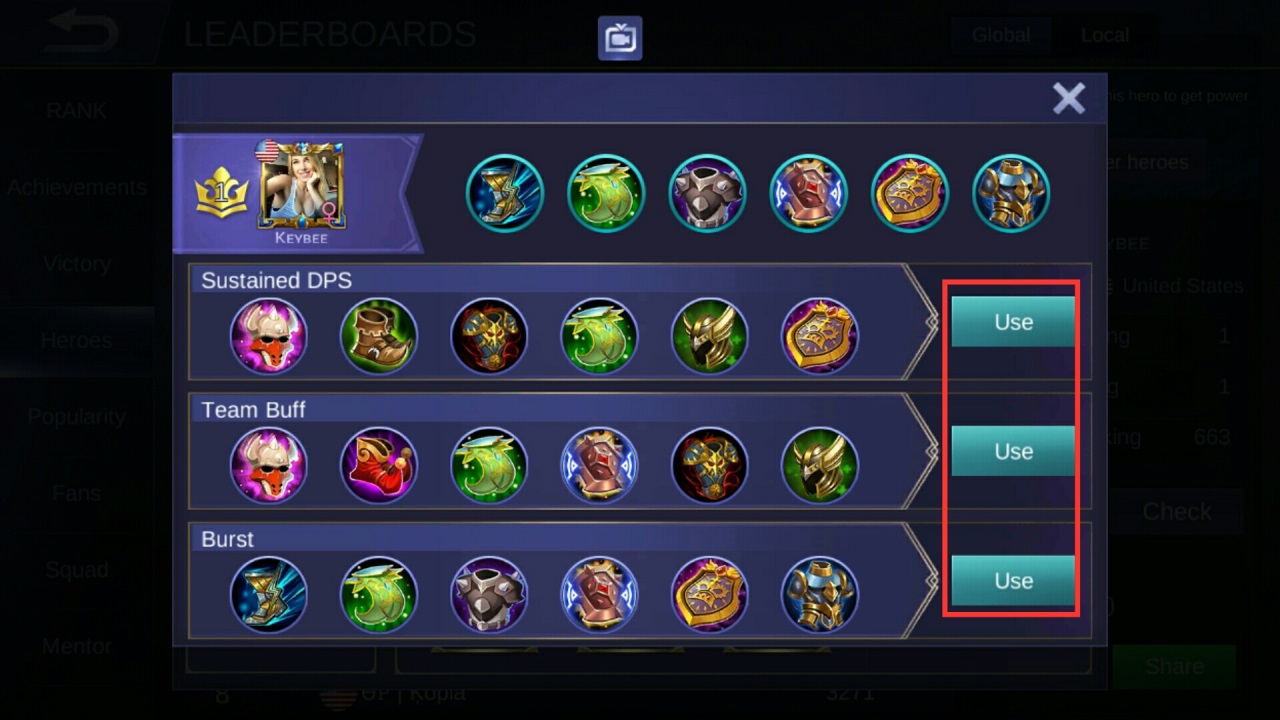Viewport: 1280px width, 720px height.
Task: Use the Burst build
Action: pos(1013,581)
